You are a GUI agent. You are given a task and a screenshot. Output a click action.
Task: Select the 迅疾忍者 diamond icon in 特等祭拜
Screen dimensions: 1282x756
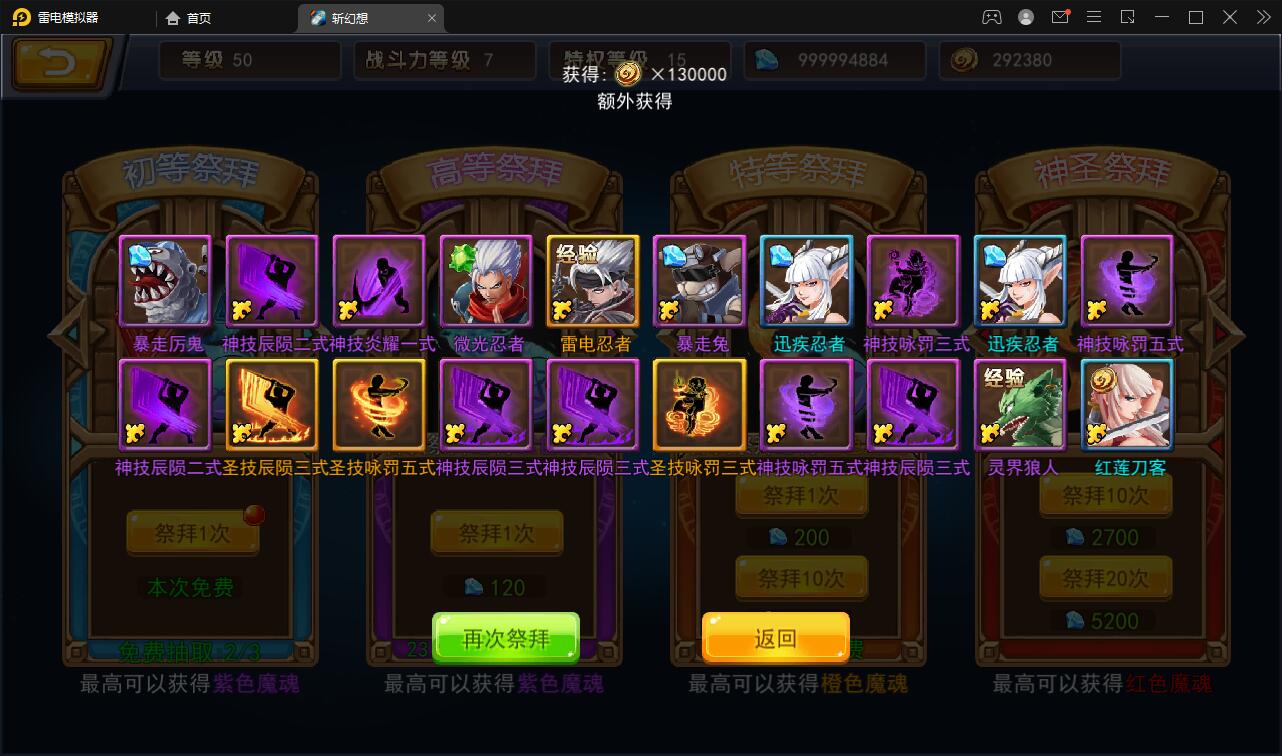(806, 280)
